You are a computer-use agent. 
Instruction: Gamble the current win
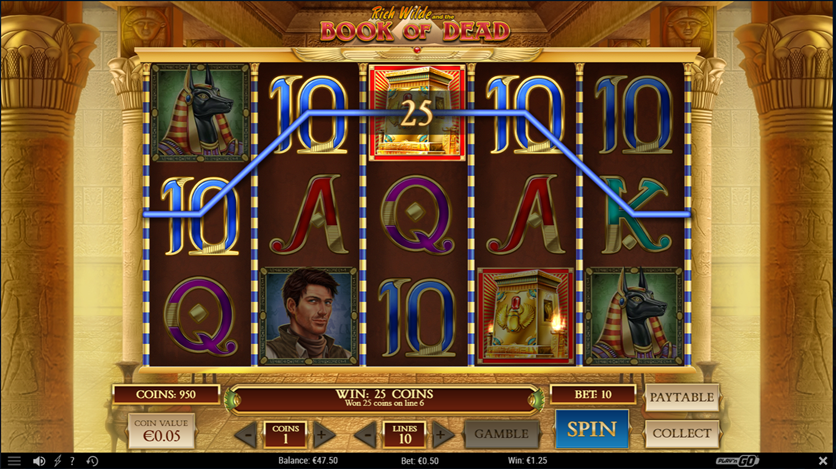(x=499, y=434)
